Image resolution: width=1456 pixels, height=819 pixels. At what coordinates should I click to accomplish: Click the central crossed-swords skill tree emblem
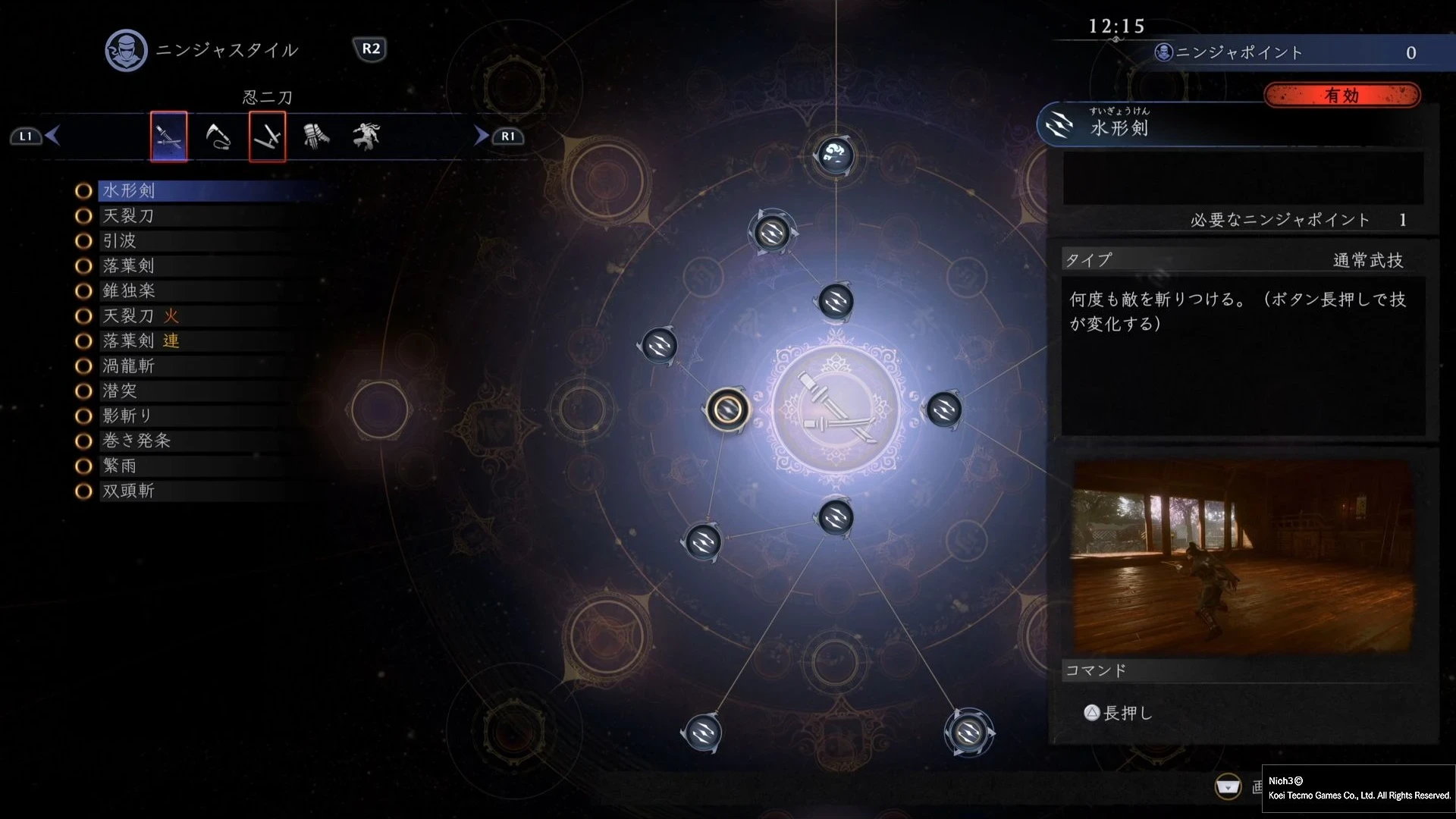click(x=836, y=409)
